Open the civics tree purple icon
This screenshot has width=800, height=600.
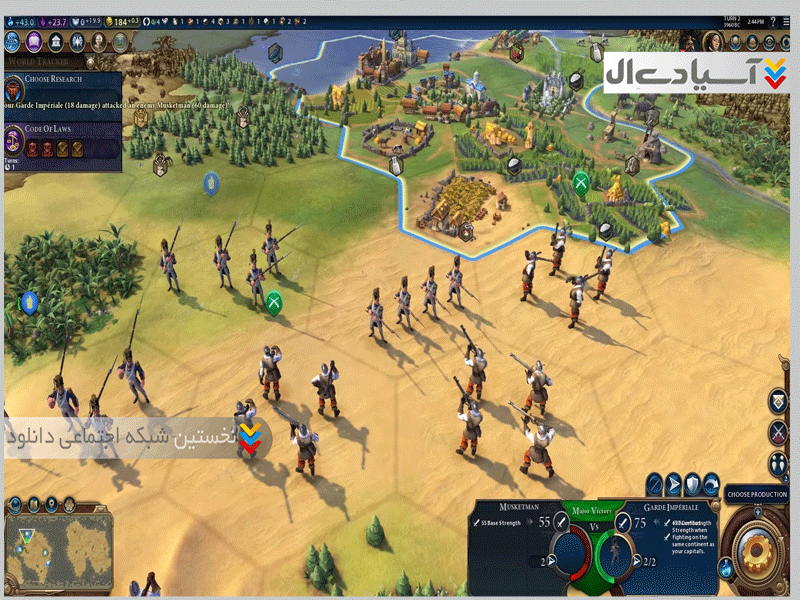click(x=34, y=42)
